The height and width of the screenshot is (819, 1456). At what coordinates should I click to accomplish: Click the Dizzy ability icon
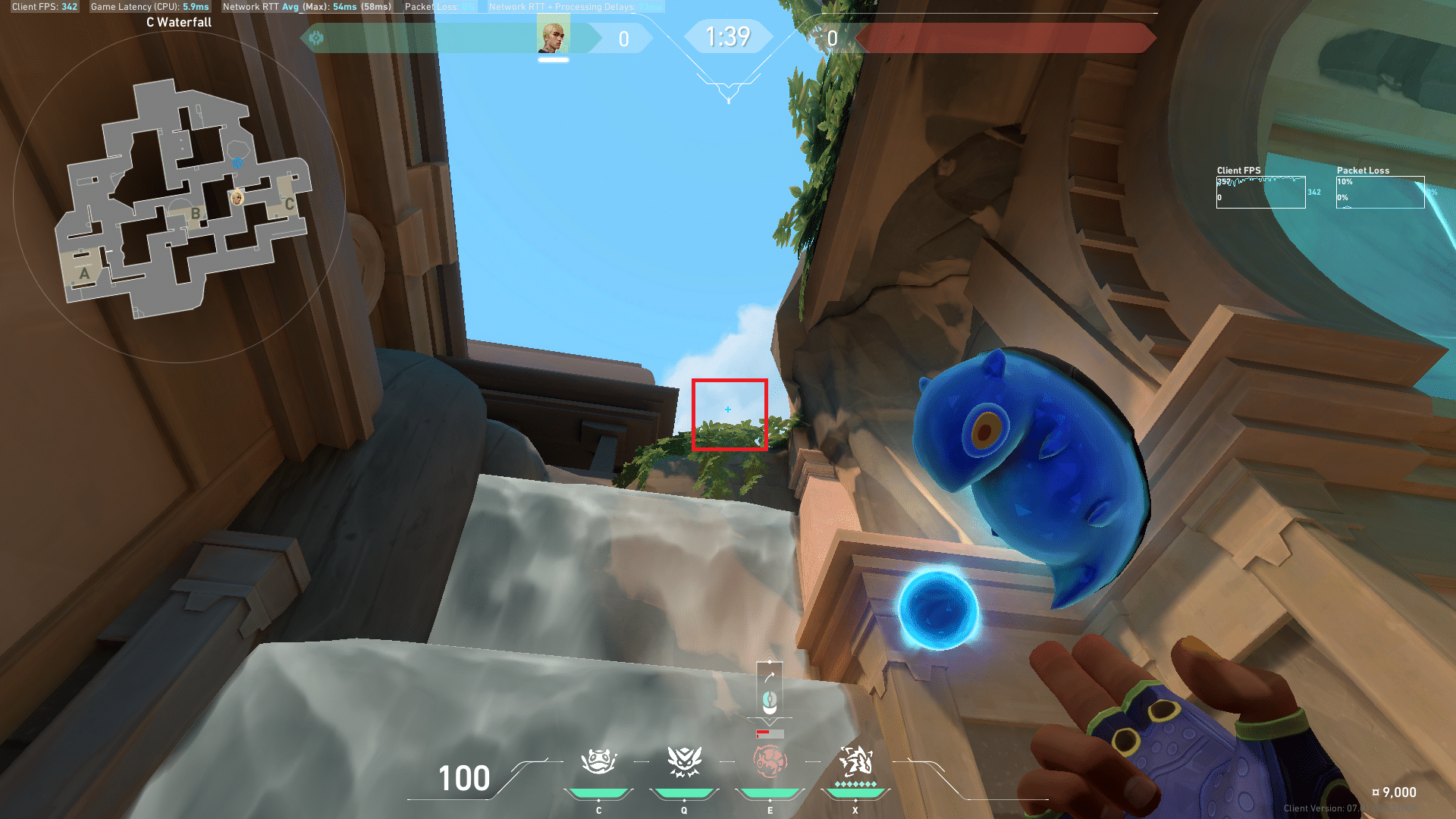[770, 761]
